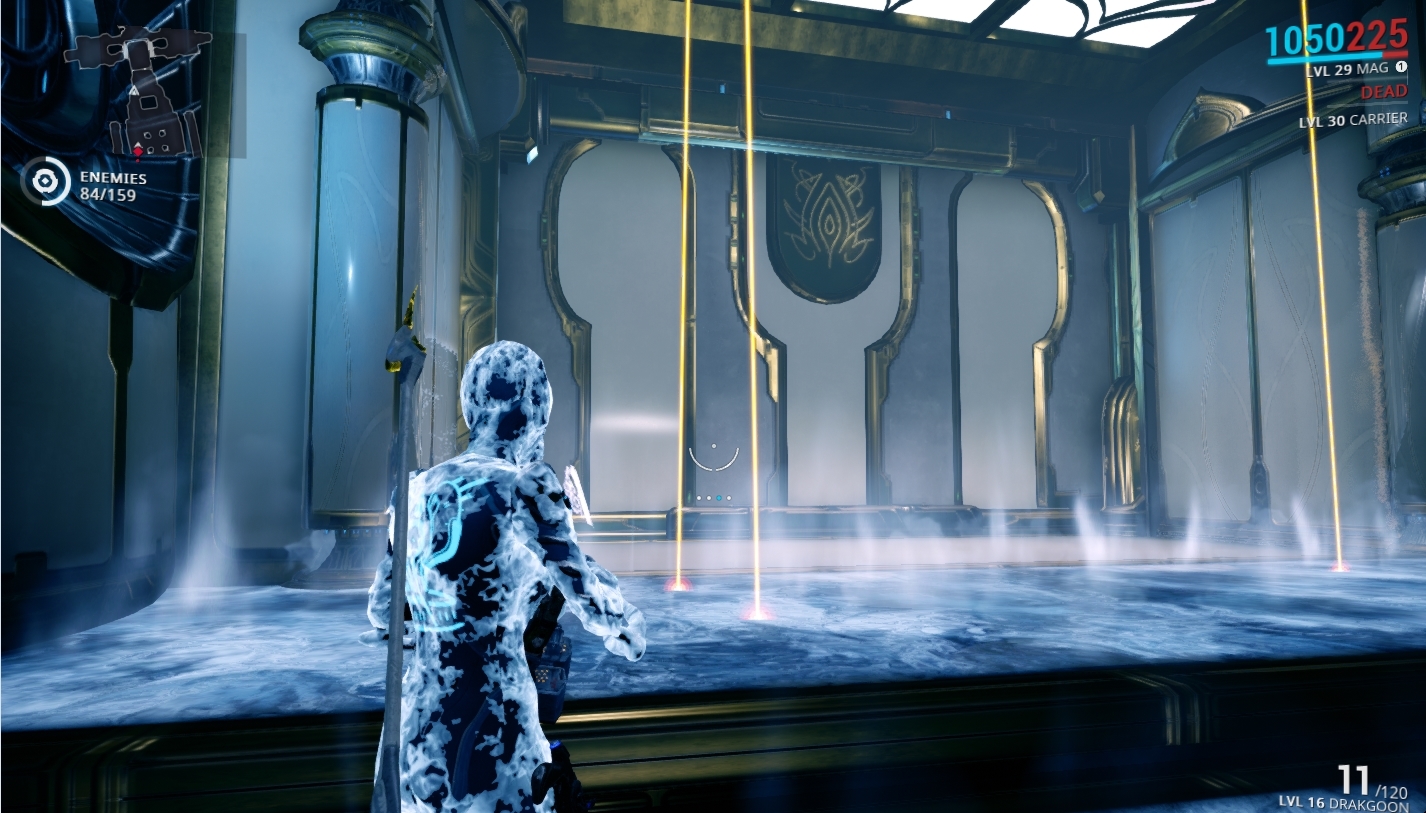The height and width of the screenshot is (813, 1426).
Task: Click the player arrow marker on the minimap
Action: pos(138,144)
